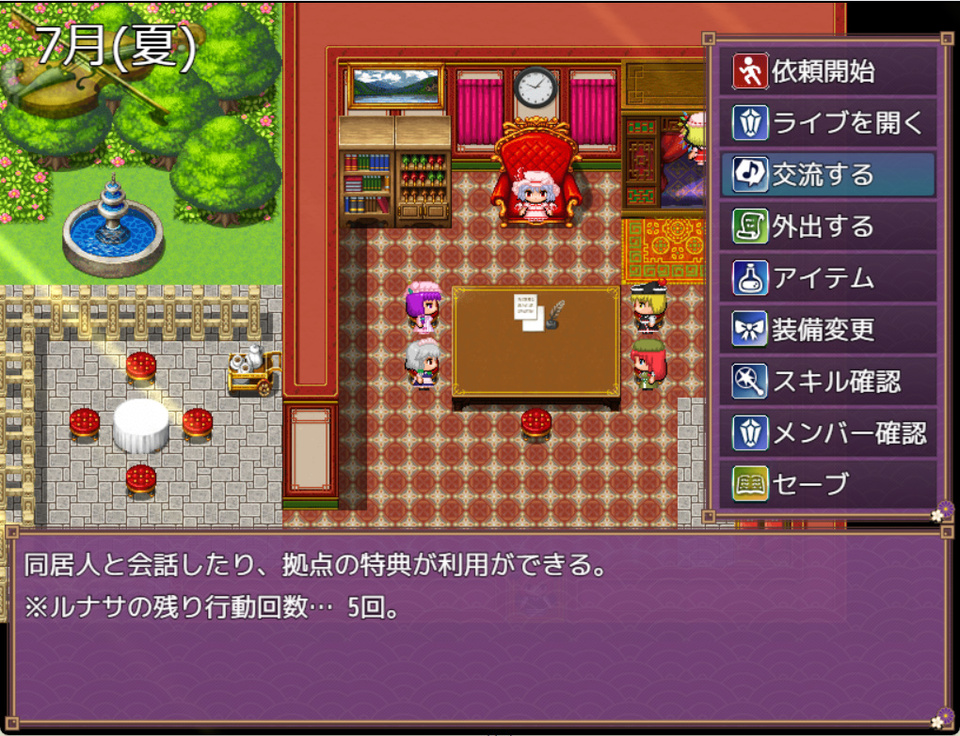Select the highlighted 交流する option
Viewport: 960px width, 736px height.
click(x=827, y=175)
